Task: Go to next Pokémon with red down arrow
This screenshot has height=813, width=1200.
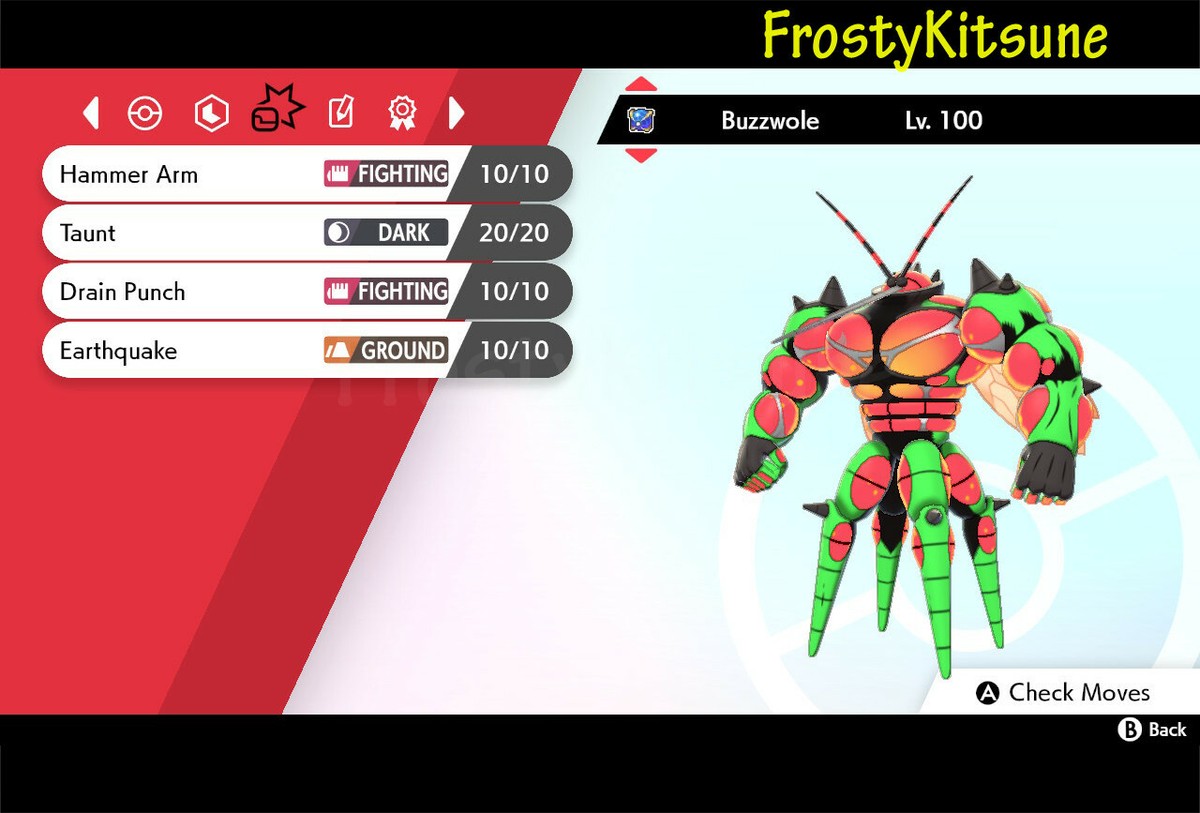Action: coord(641,155)
